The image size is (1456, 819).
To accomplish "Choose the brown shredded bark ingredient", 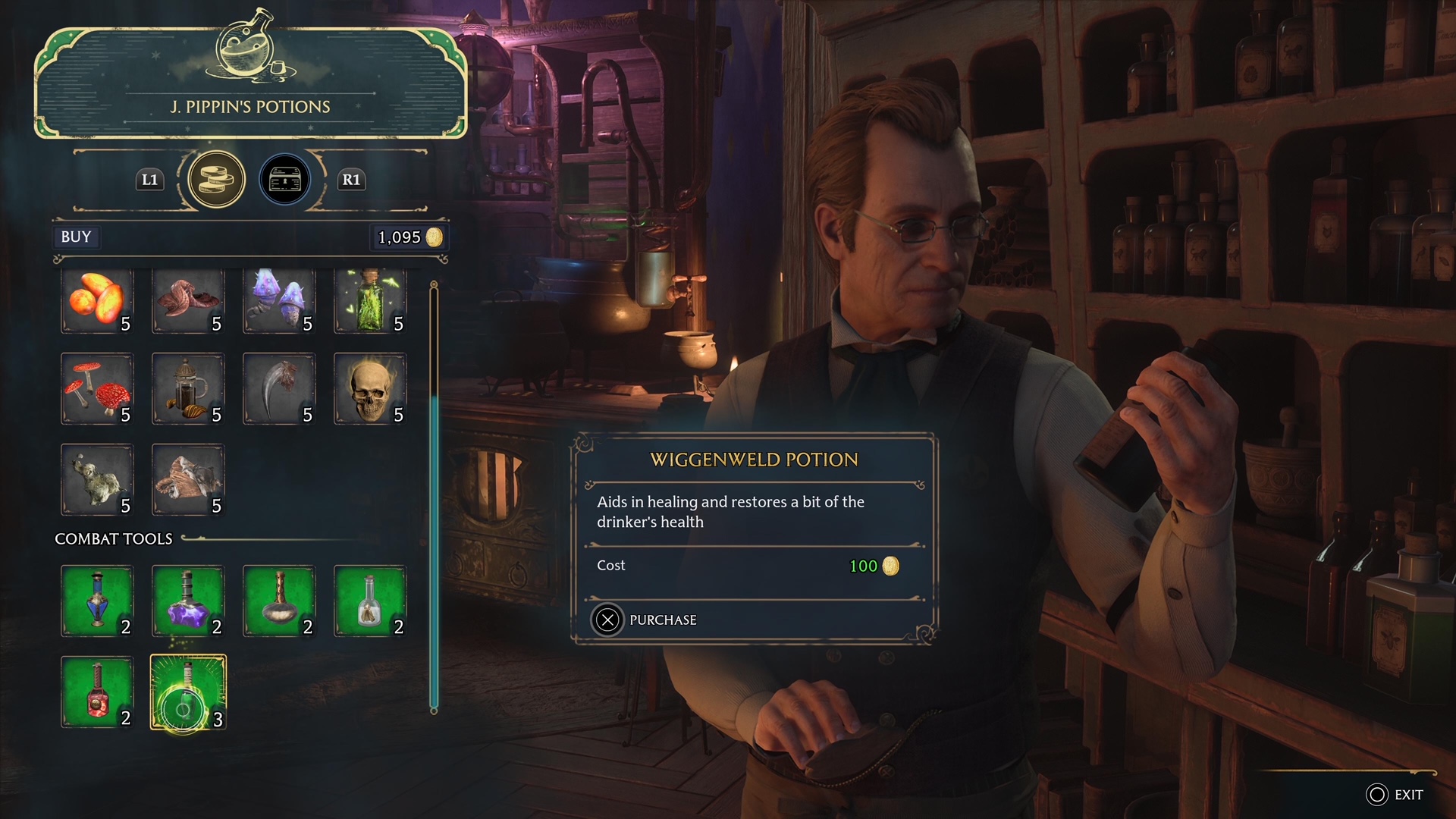I will [188, 480].
